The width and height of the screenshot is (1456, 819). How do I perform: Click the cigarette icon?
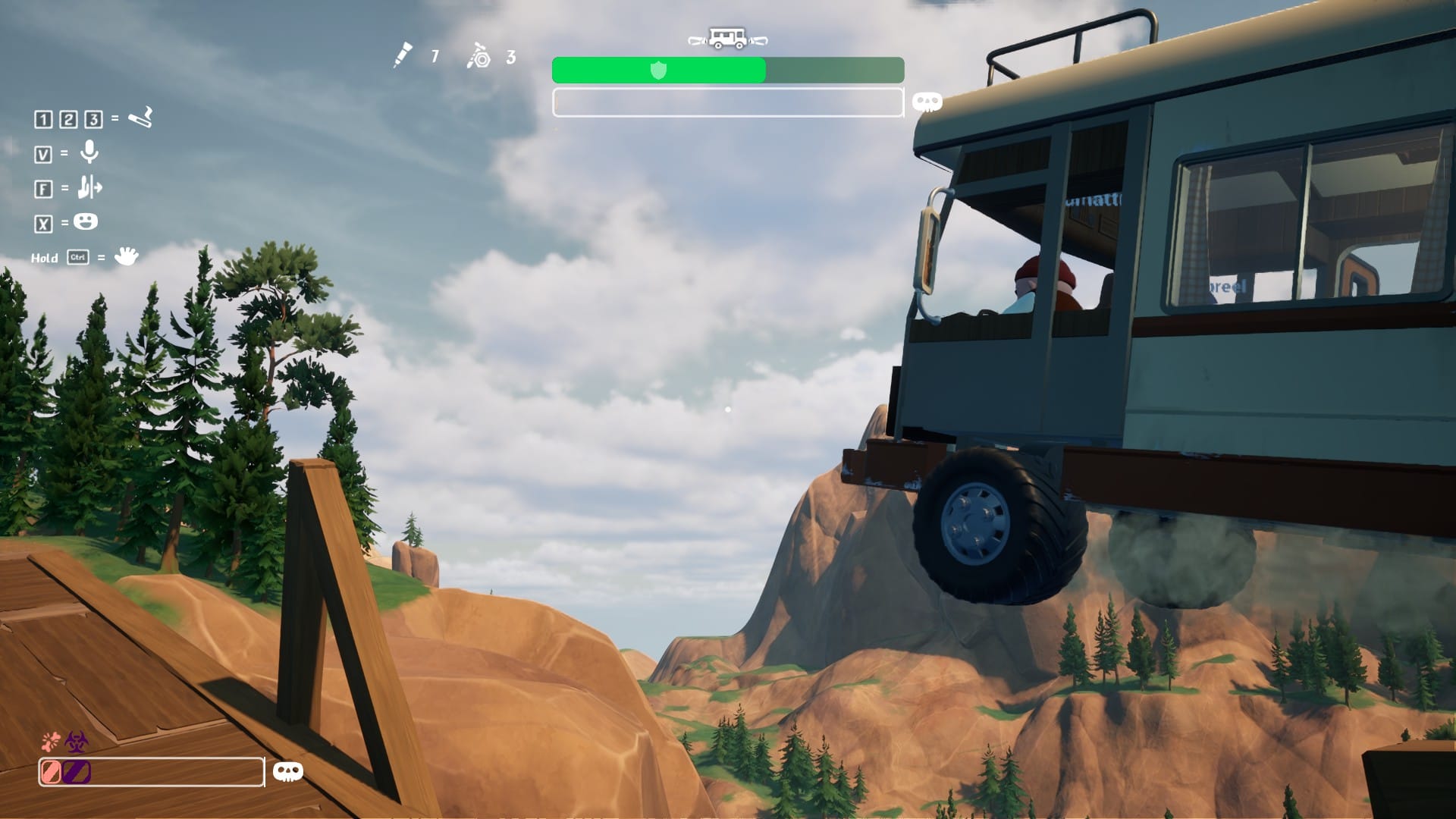140,118
